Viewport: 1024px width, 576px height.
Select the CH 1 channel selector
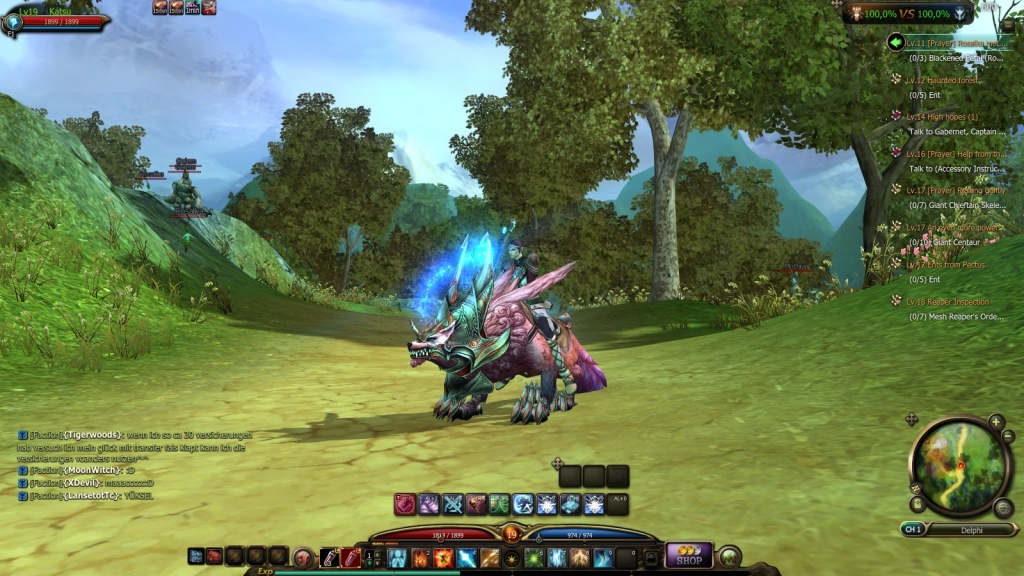[x=912, y=529]
